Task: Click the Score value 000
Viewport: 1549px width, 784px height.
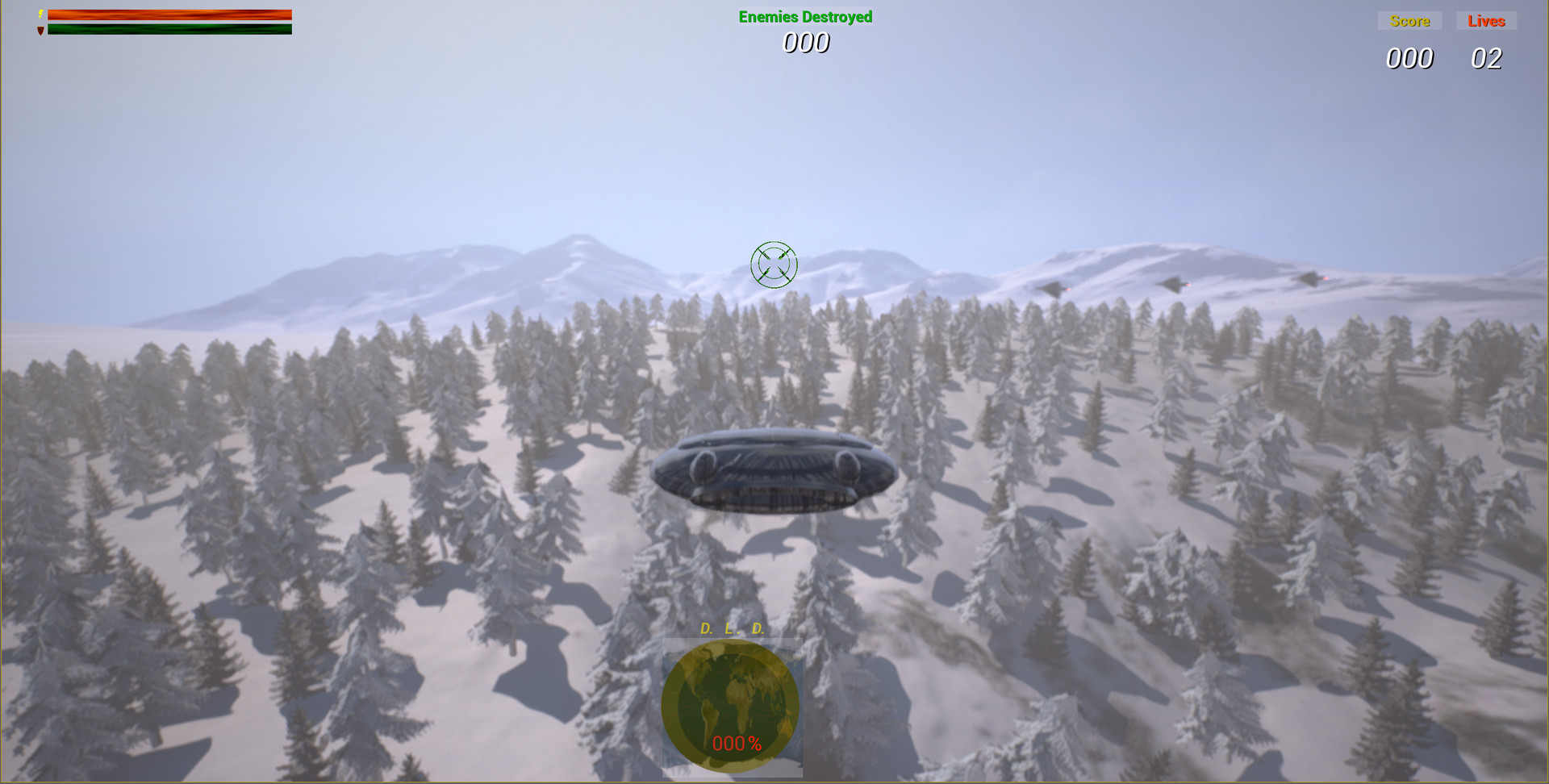Action: click(1410, 58)
